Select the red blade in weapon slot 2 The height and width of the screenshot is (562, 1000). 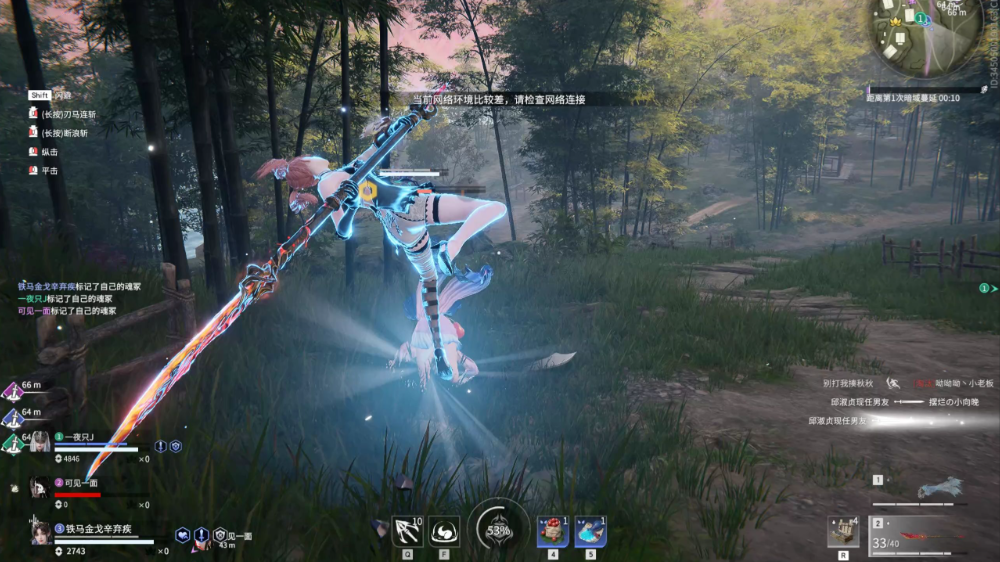[925, 536]
